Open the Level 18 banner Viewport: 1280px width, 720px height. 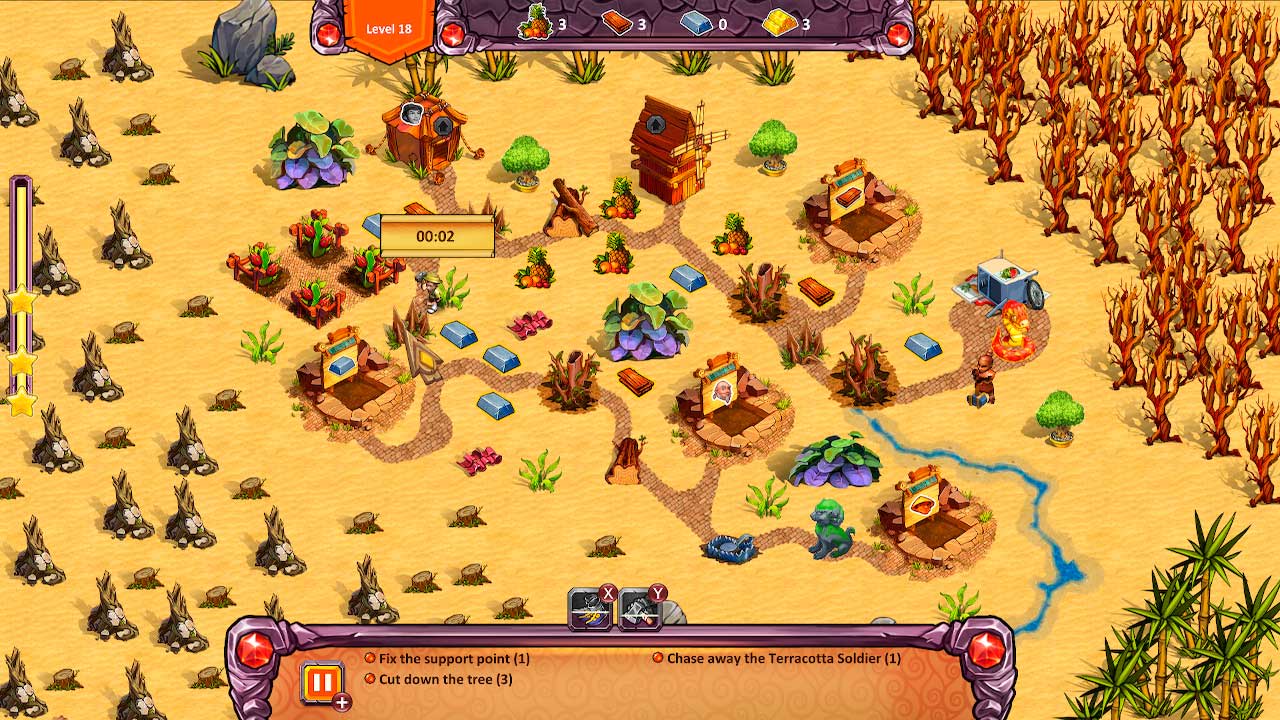pos(386,28)
